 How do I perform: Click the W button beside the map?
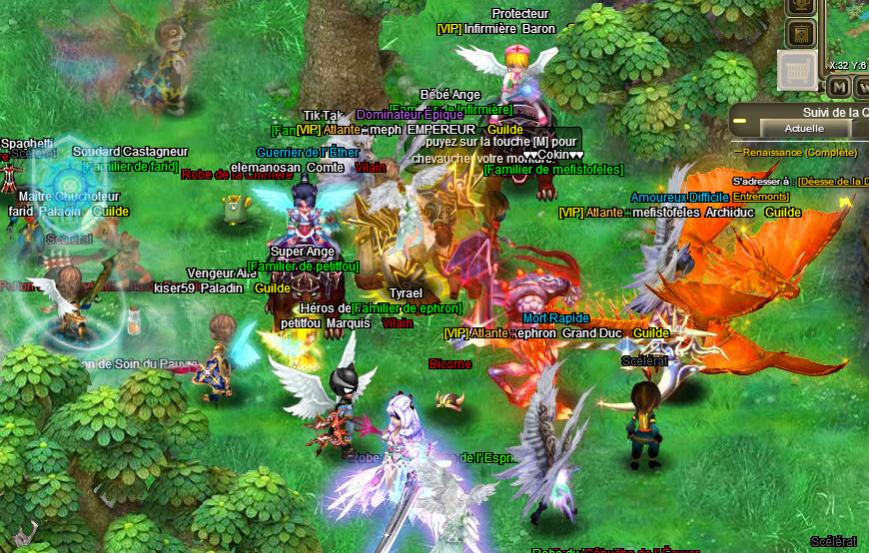click(862, 88)
